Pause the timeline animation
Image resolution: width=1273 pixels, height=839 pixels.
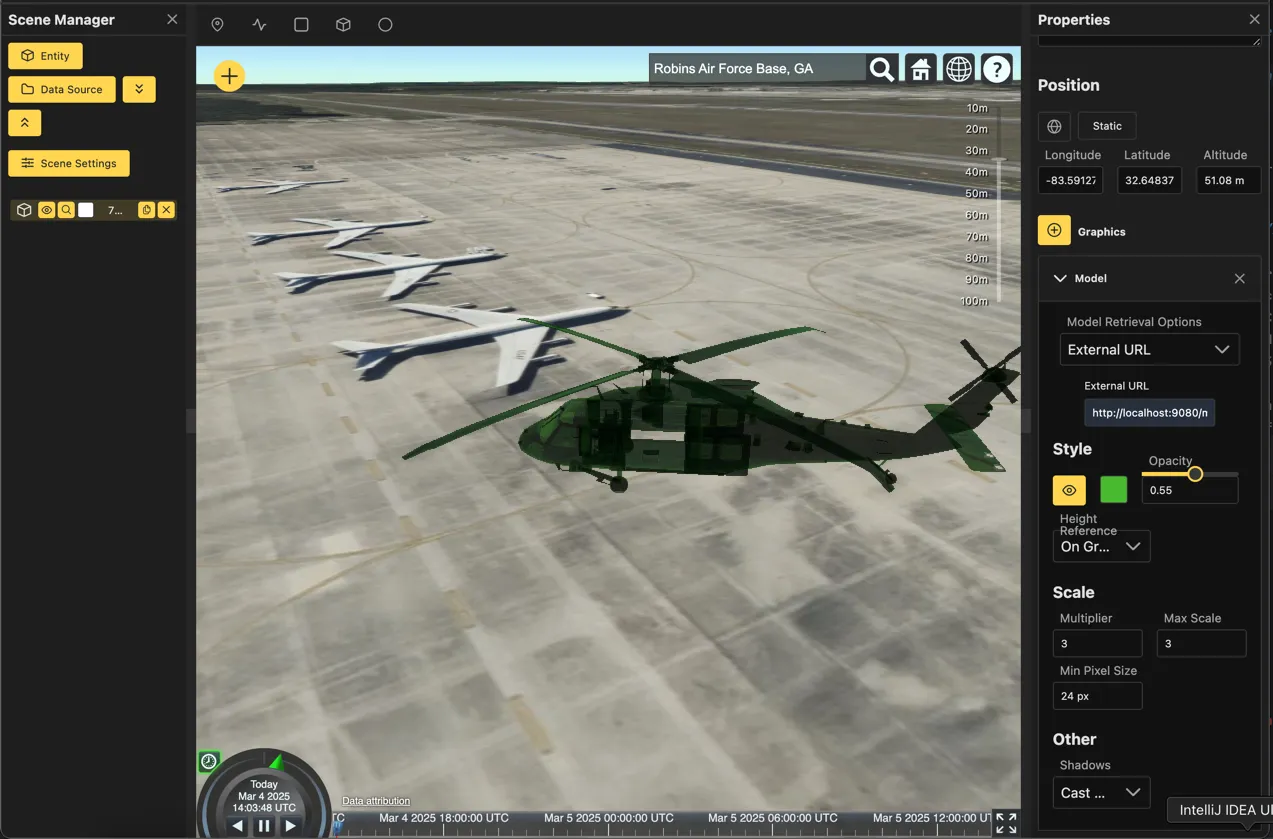[264, 826]
